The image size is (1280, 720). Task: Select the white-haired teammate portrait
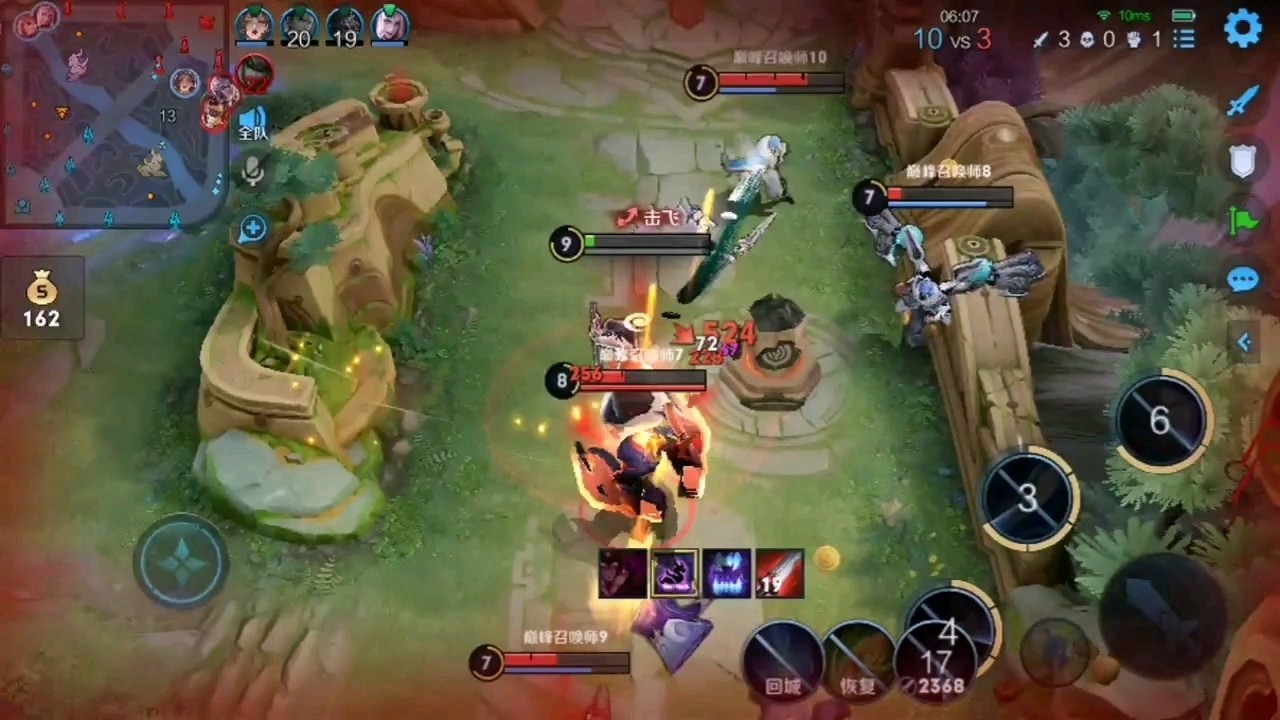coord(390,25)
